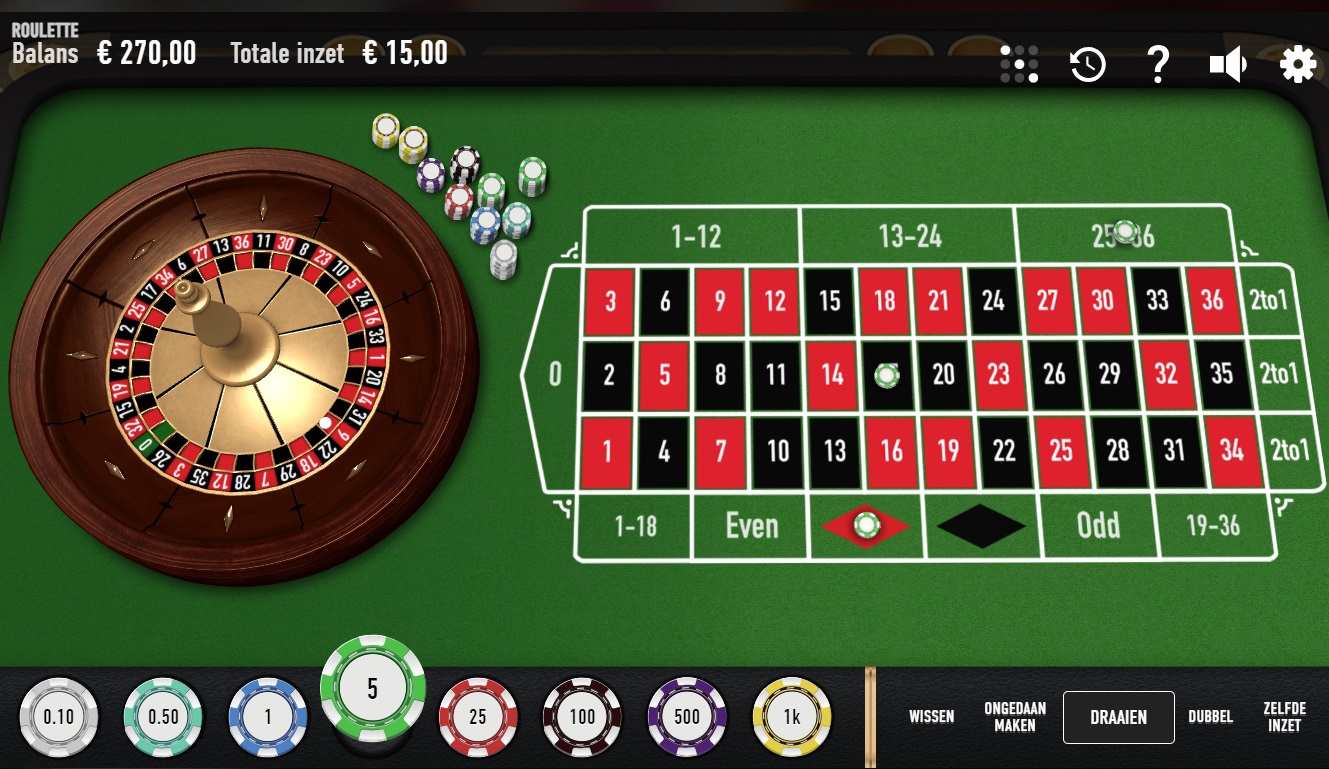
Task: Bet on the black diamond field
Action: (981, 526)
